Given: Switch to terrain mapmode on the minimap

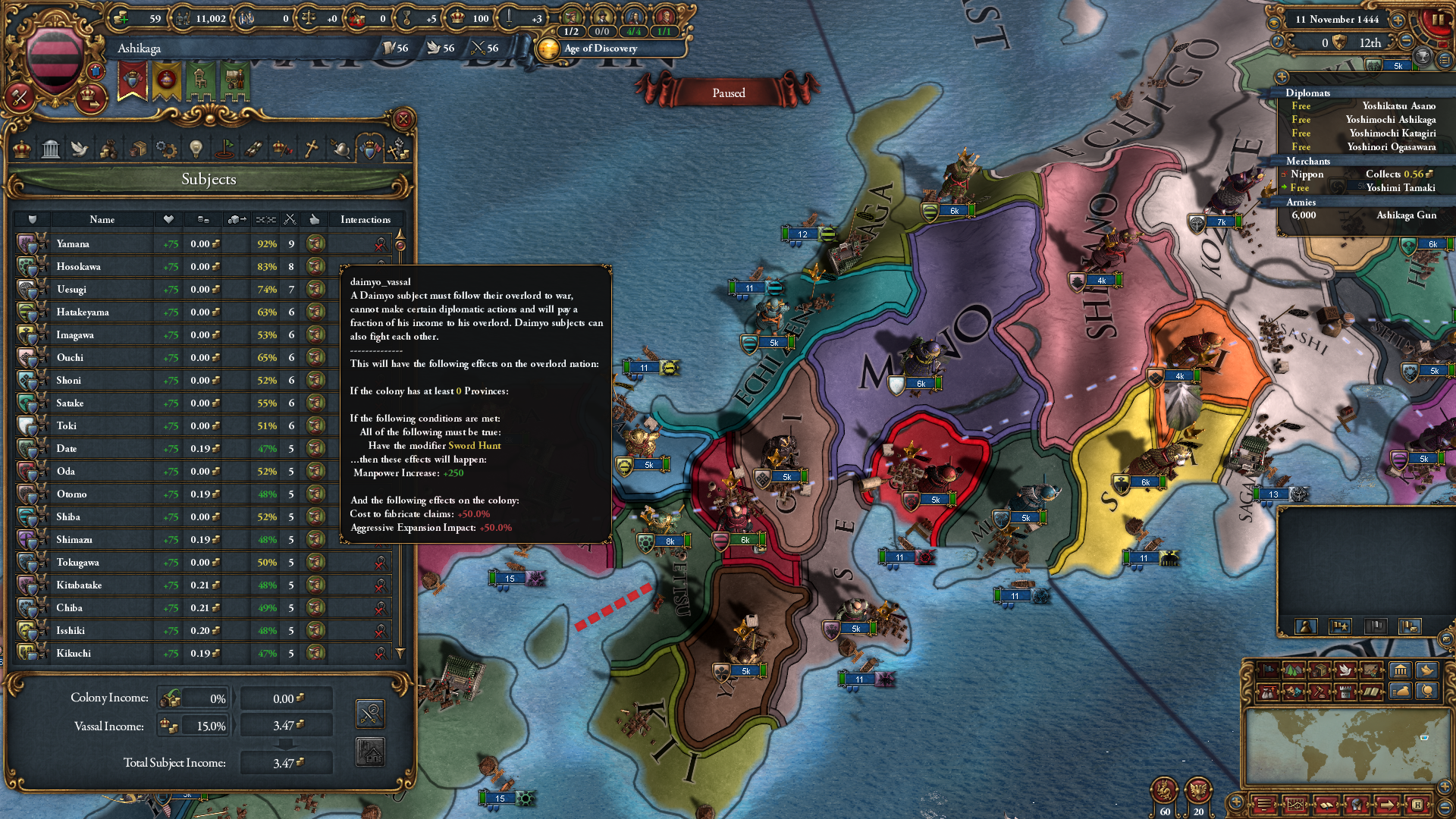Looking at the screenshot, I should [x=1294, y=671].
